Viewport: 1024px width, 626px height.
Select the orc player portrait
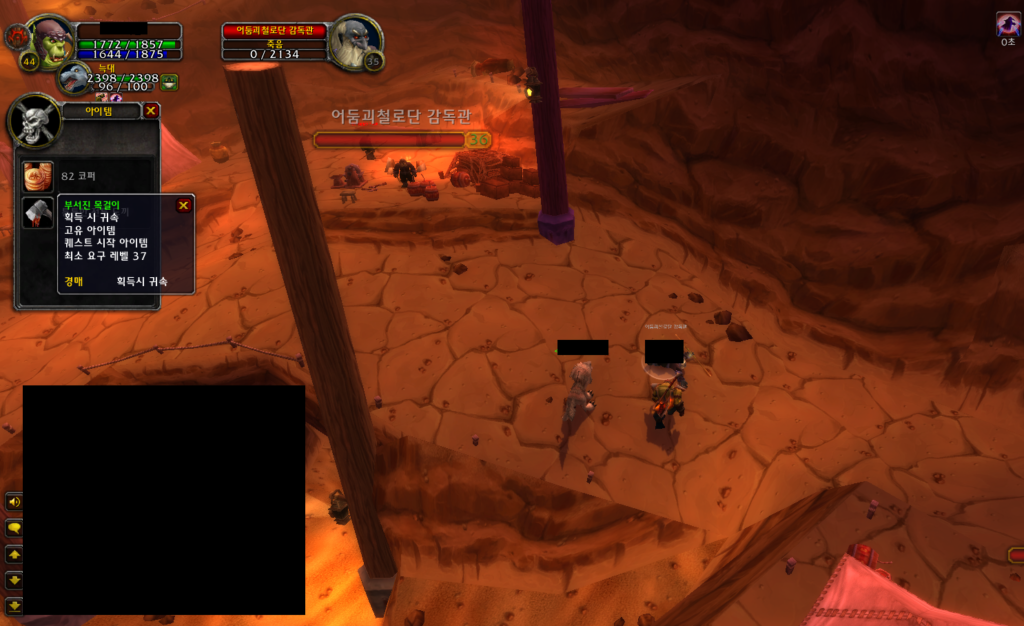(51, 42)
